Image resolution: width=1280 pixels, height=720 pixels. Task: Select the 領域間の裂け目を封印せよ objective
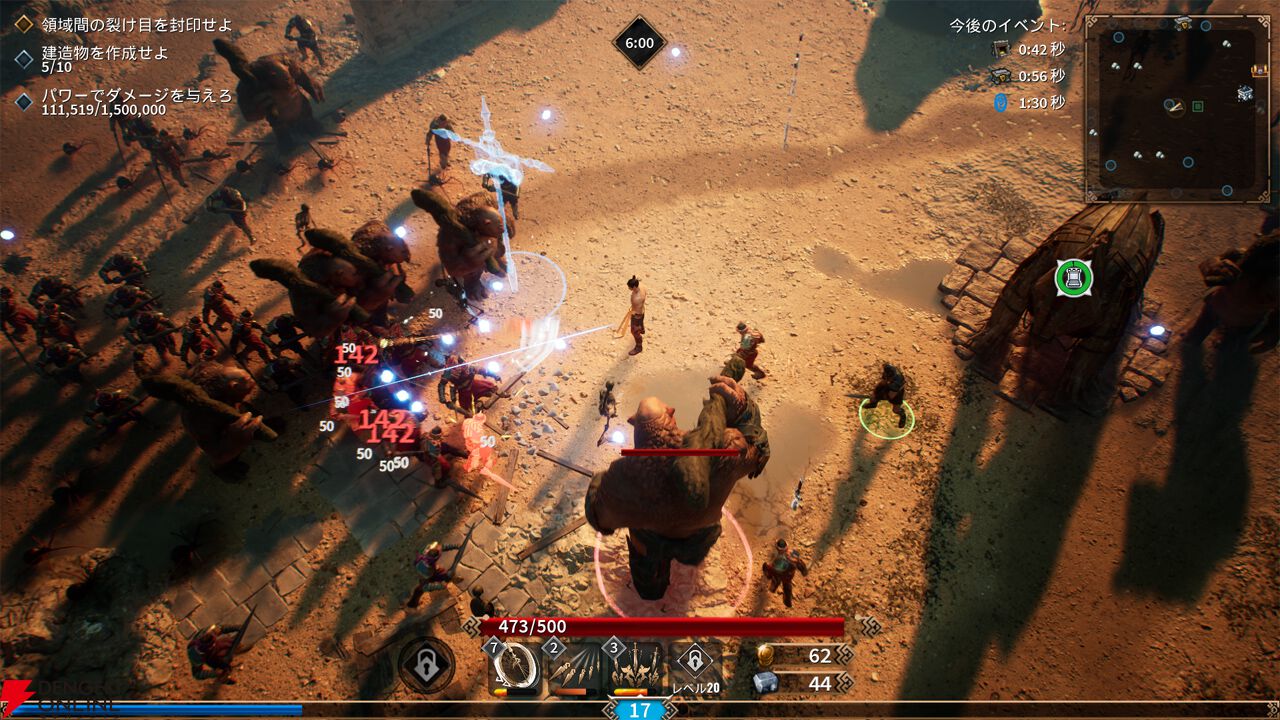click(134, 24)
